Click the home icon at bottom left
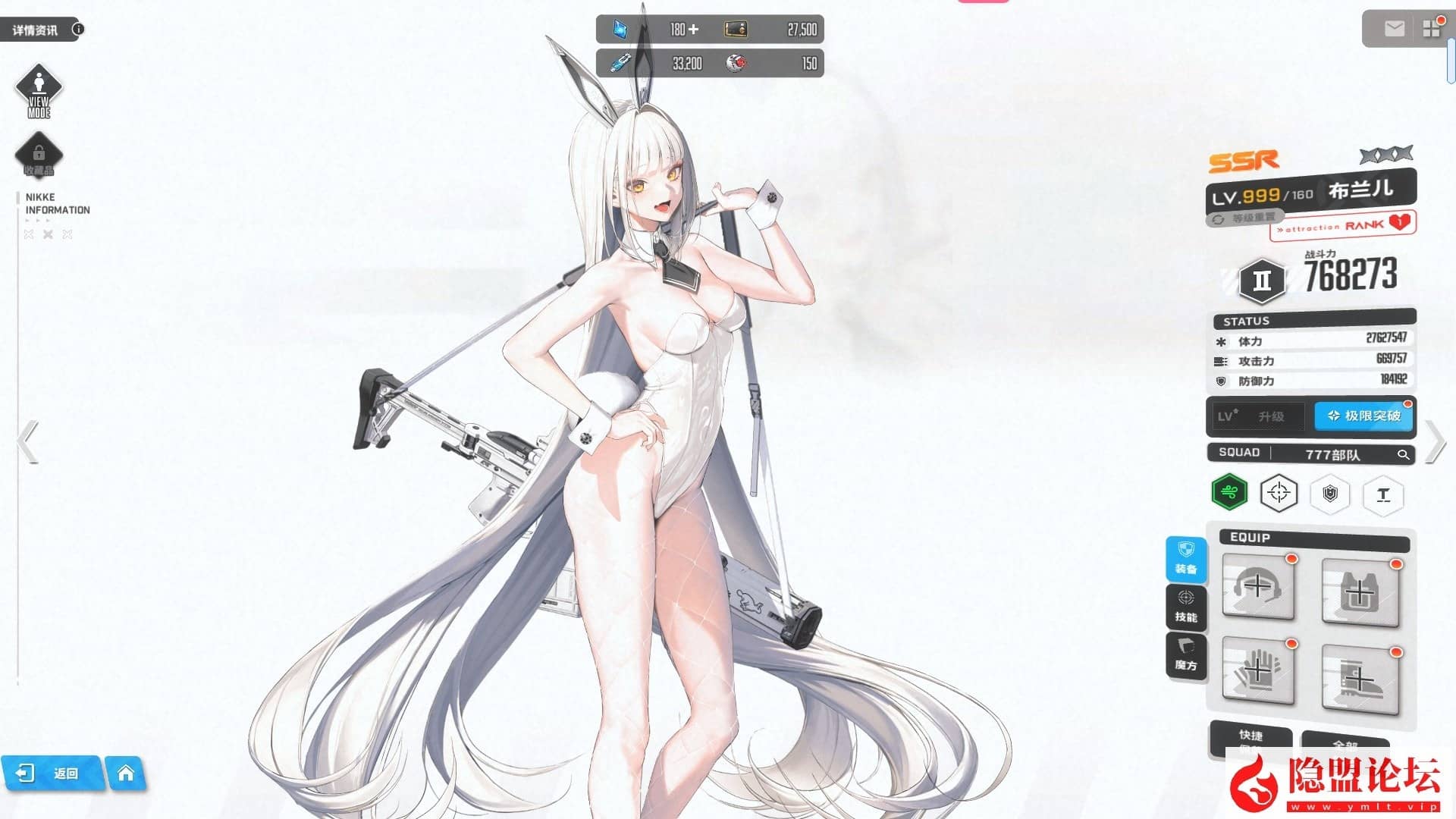 click(126, 773)
